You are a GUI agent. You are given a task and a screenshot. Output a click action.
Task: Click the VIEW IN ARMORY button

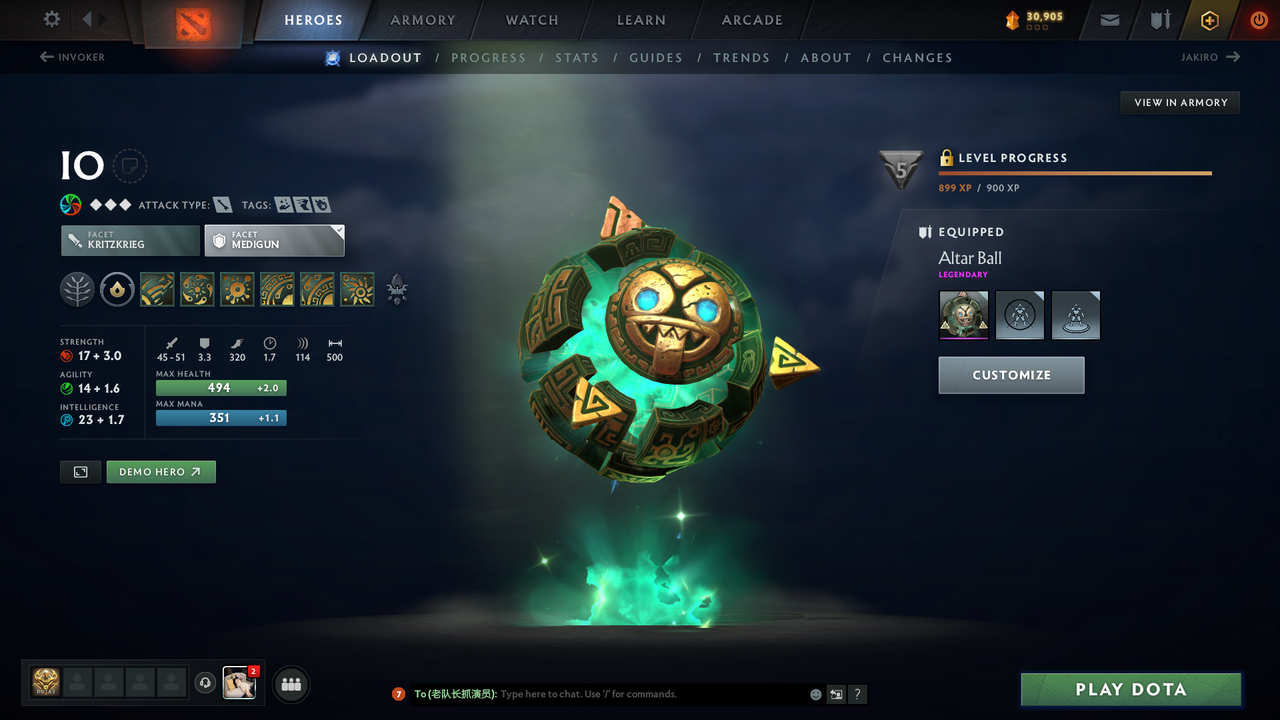[1179, 102]
